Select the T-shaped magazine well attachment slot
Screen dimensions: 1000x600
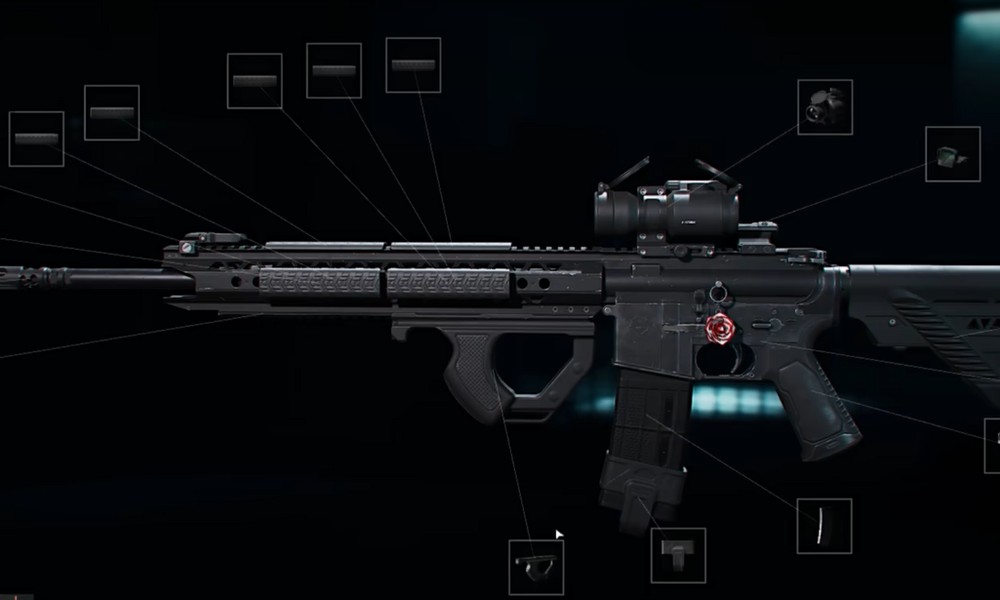pyautogui.click(x=678, y=555)
